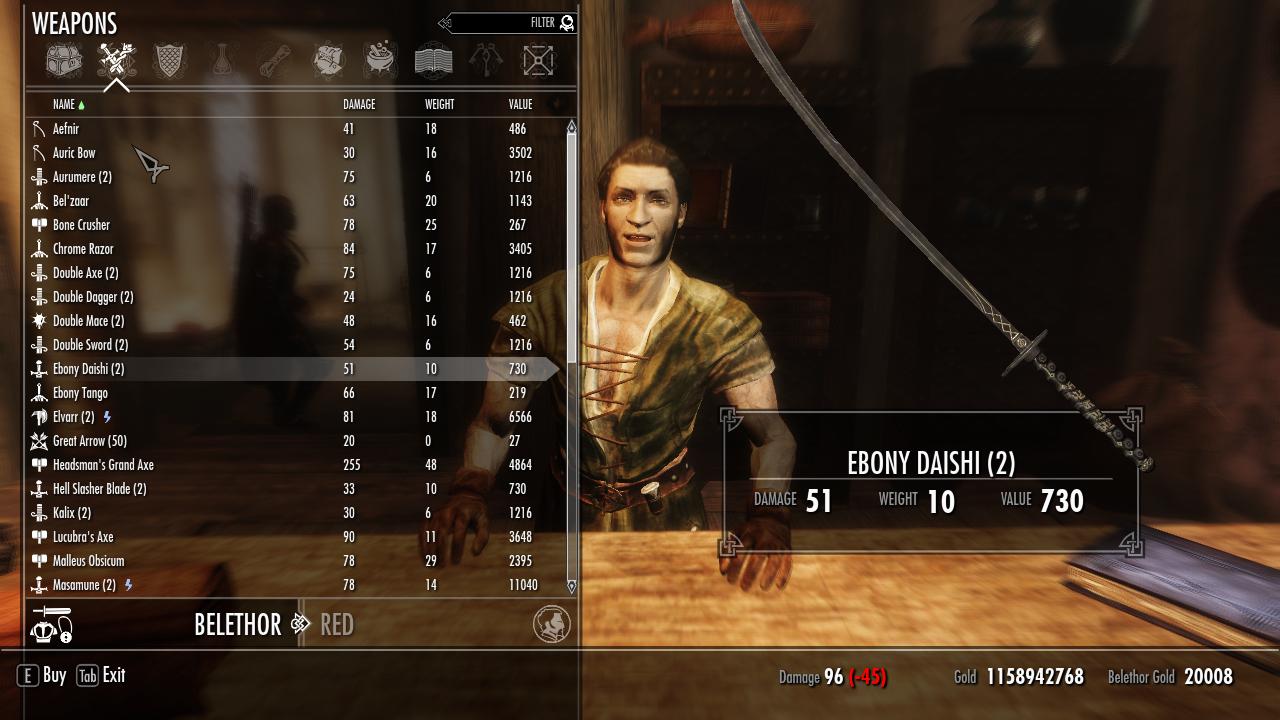
Task: Select the Chrome Razor entry
Action: [83, 249]
